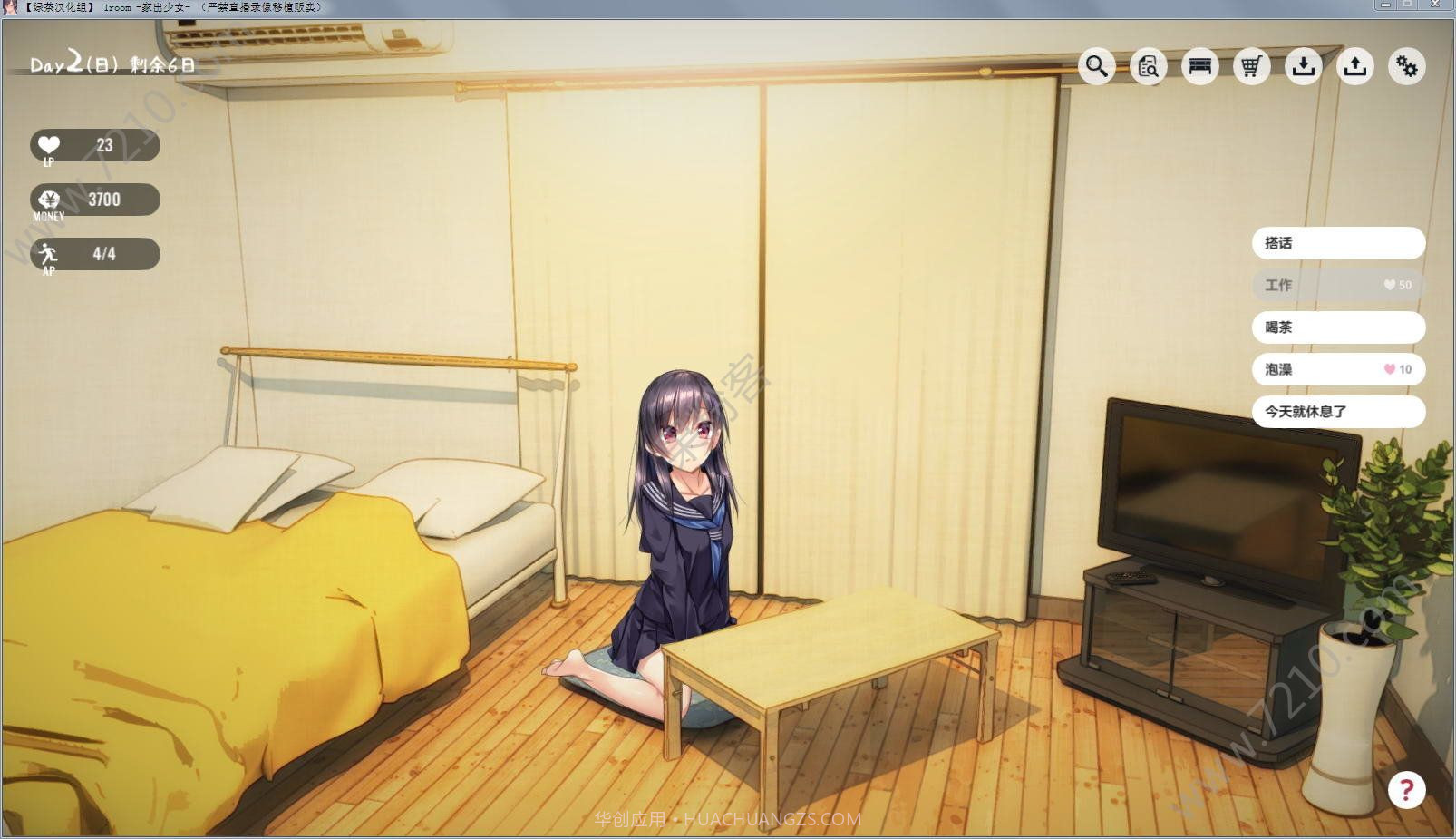This screenshot has width=1456, height=839.
Task: Click the AP running figure icon
Action: 49,253
